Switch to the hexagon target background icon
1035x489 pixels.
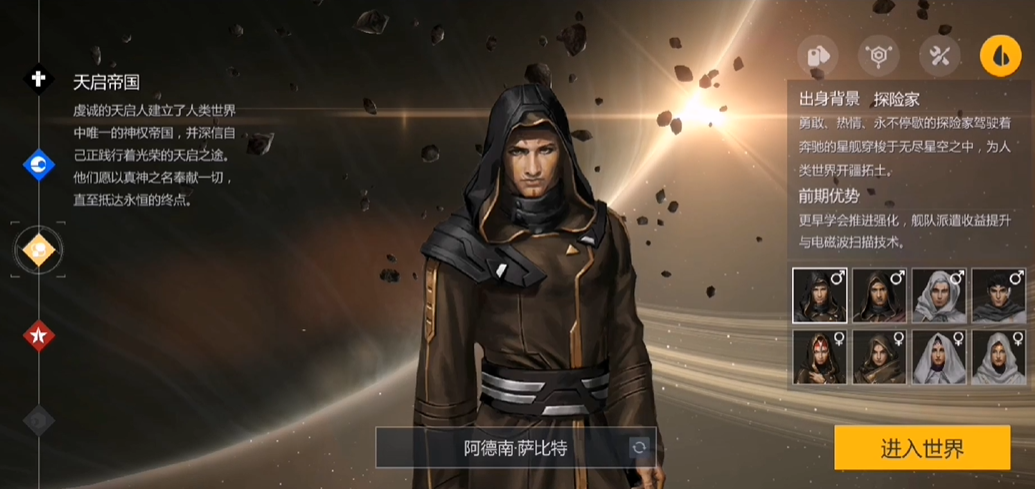coord(879,56)
